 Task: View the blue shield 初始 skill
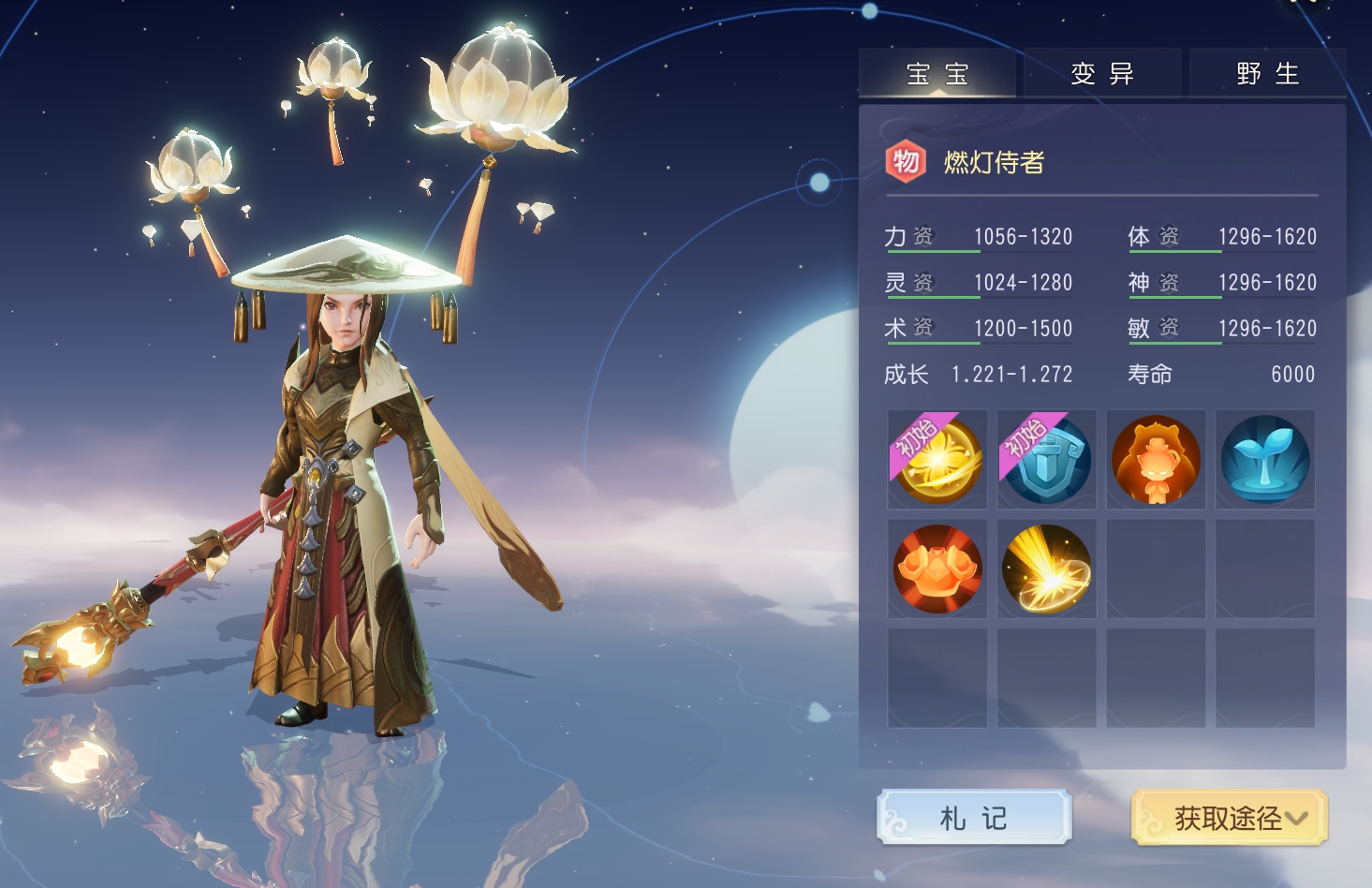pyautogui.click(x=1047, y=460)
